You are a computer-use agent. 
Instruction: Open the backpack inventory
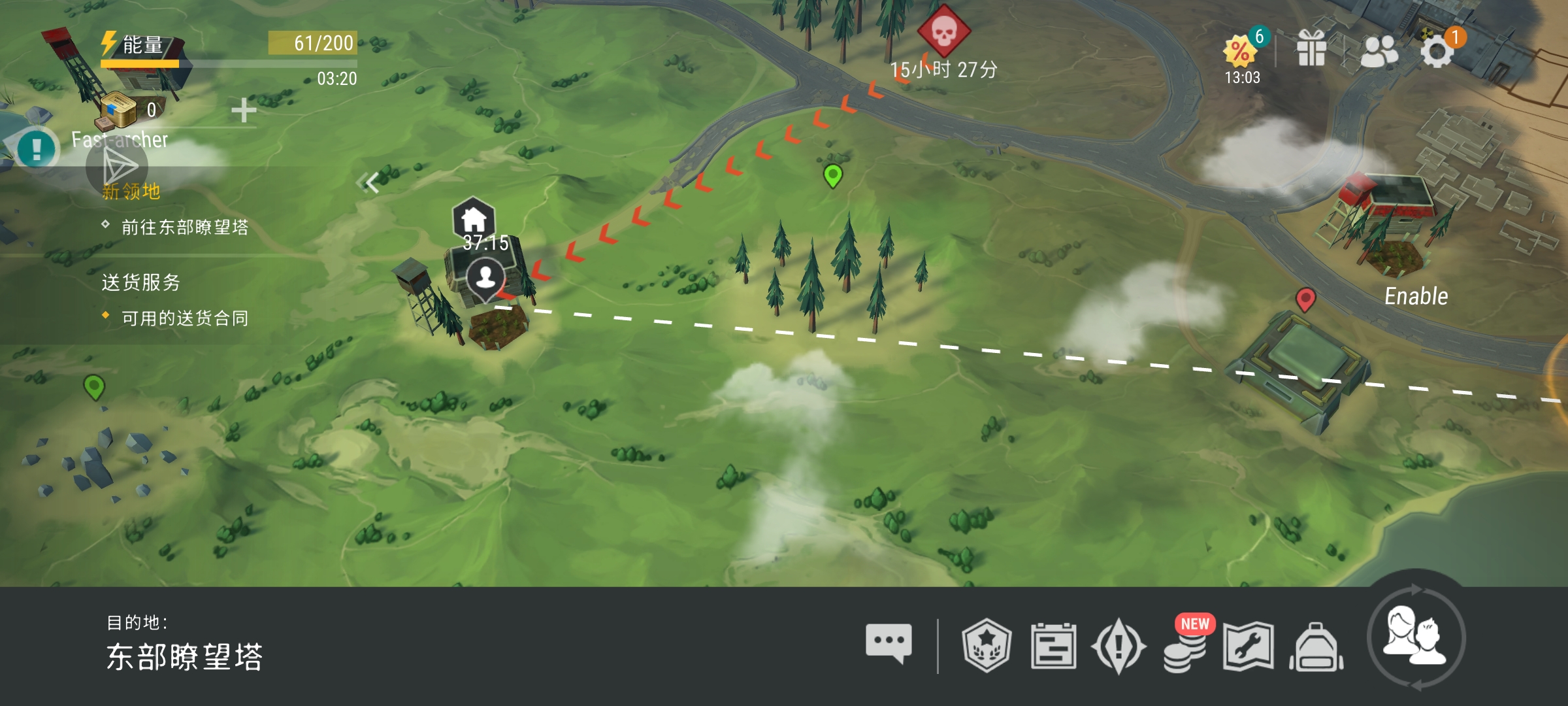[1316, 647]
